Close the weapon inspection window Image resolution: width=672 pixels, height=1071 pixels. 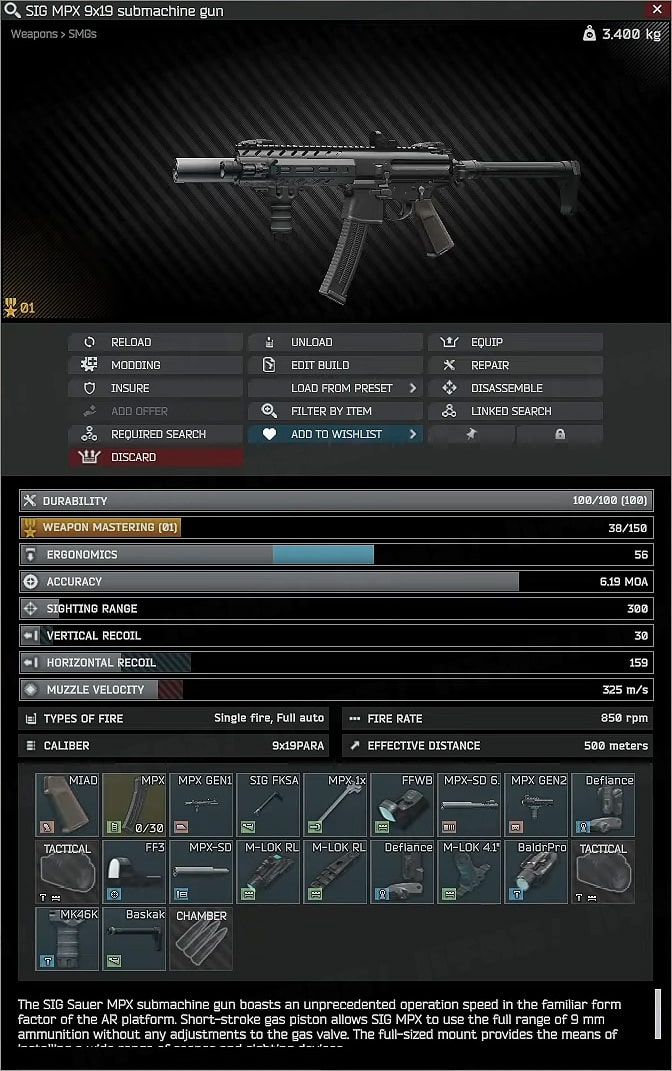[656, 10]
